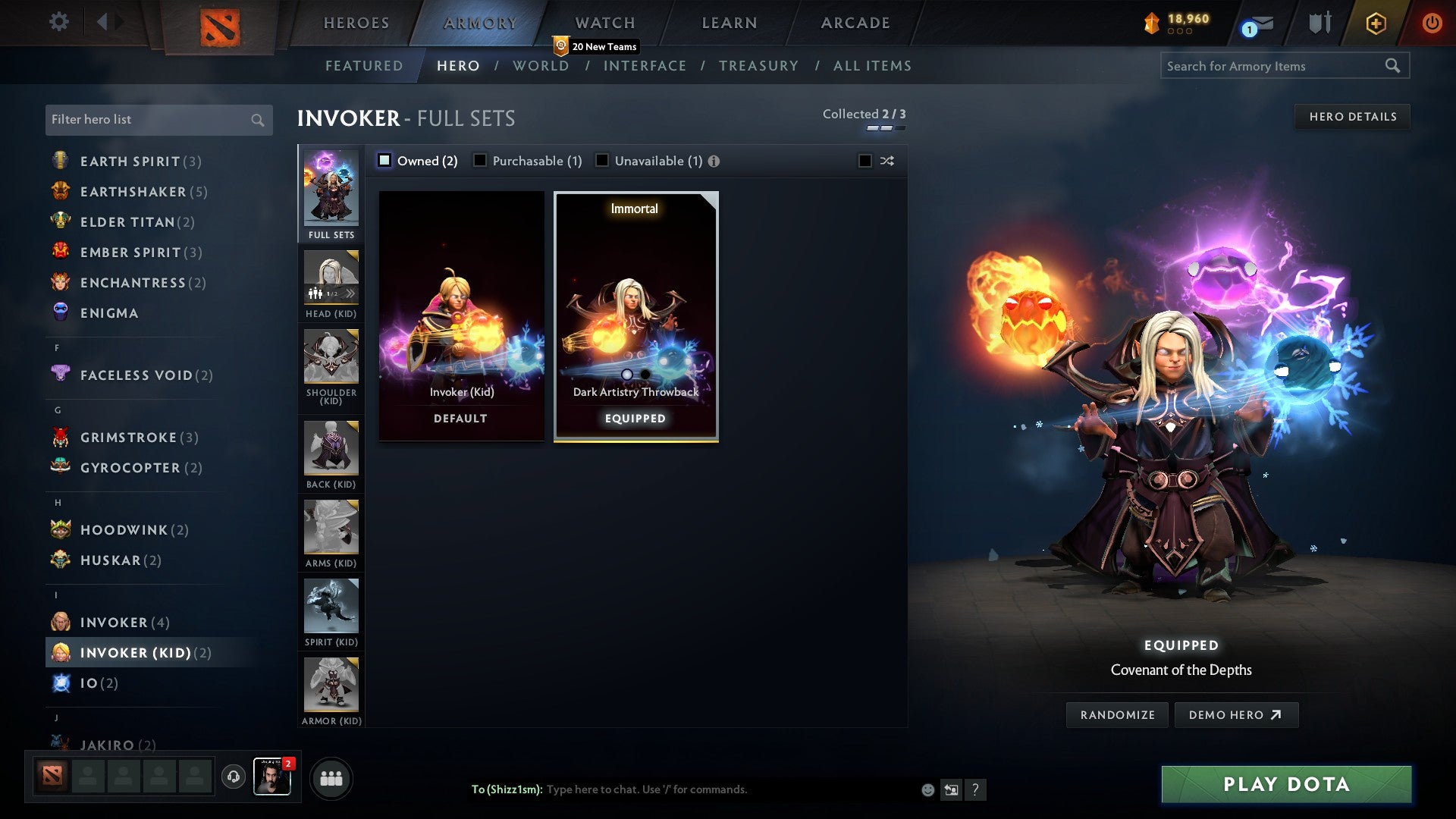This screenshot has width=1456, height=819.
Task: Open the emoticon picker beside the chat bar
Action: tap(927, 789)
